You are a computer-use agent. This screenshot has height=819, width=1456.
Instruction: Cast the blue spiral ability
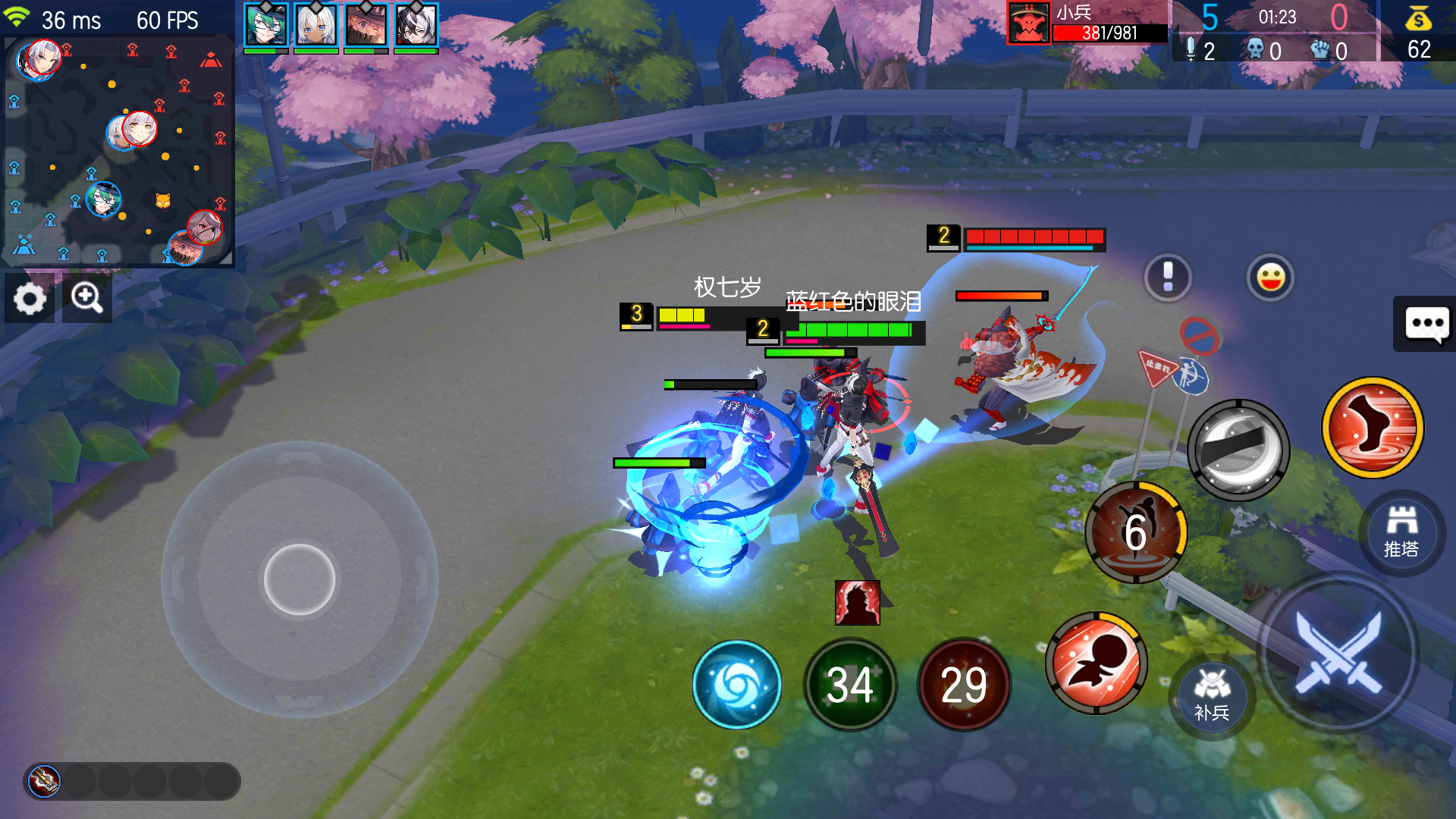coord(736,683)
